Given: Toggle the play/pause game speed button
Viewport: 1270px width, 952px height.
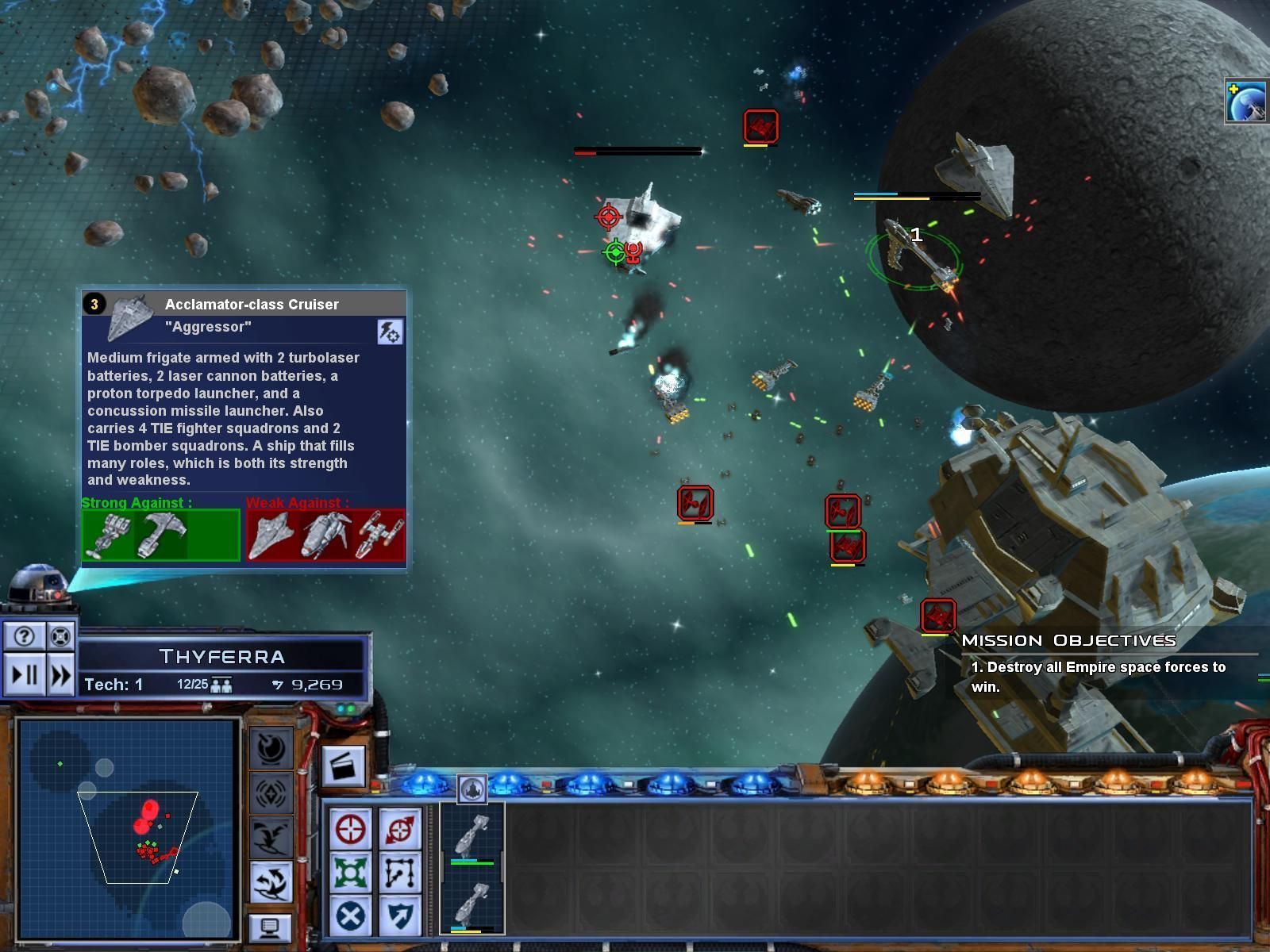Looking at the screenshot, I should point(24,675).
